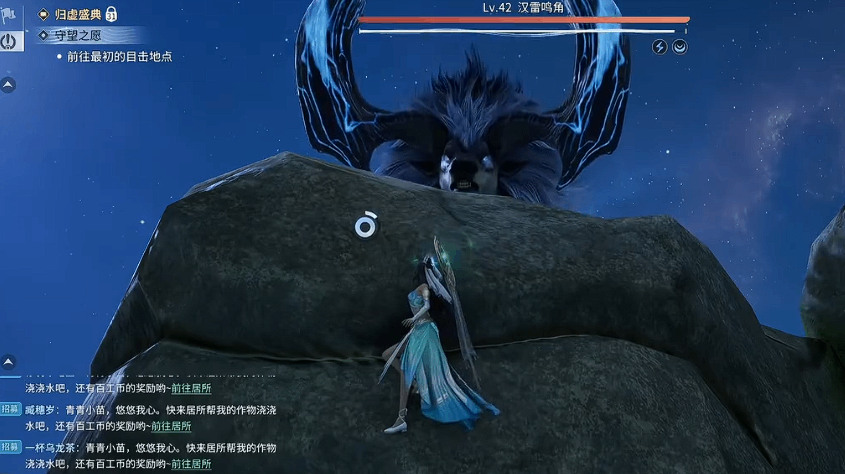Open the 归虚盛典 quest entry
Viewport: 845px width, 474px height.
pos(77,14)
